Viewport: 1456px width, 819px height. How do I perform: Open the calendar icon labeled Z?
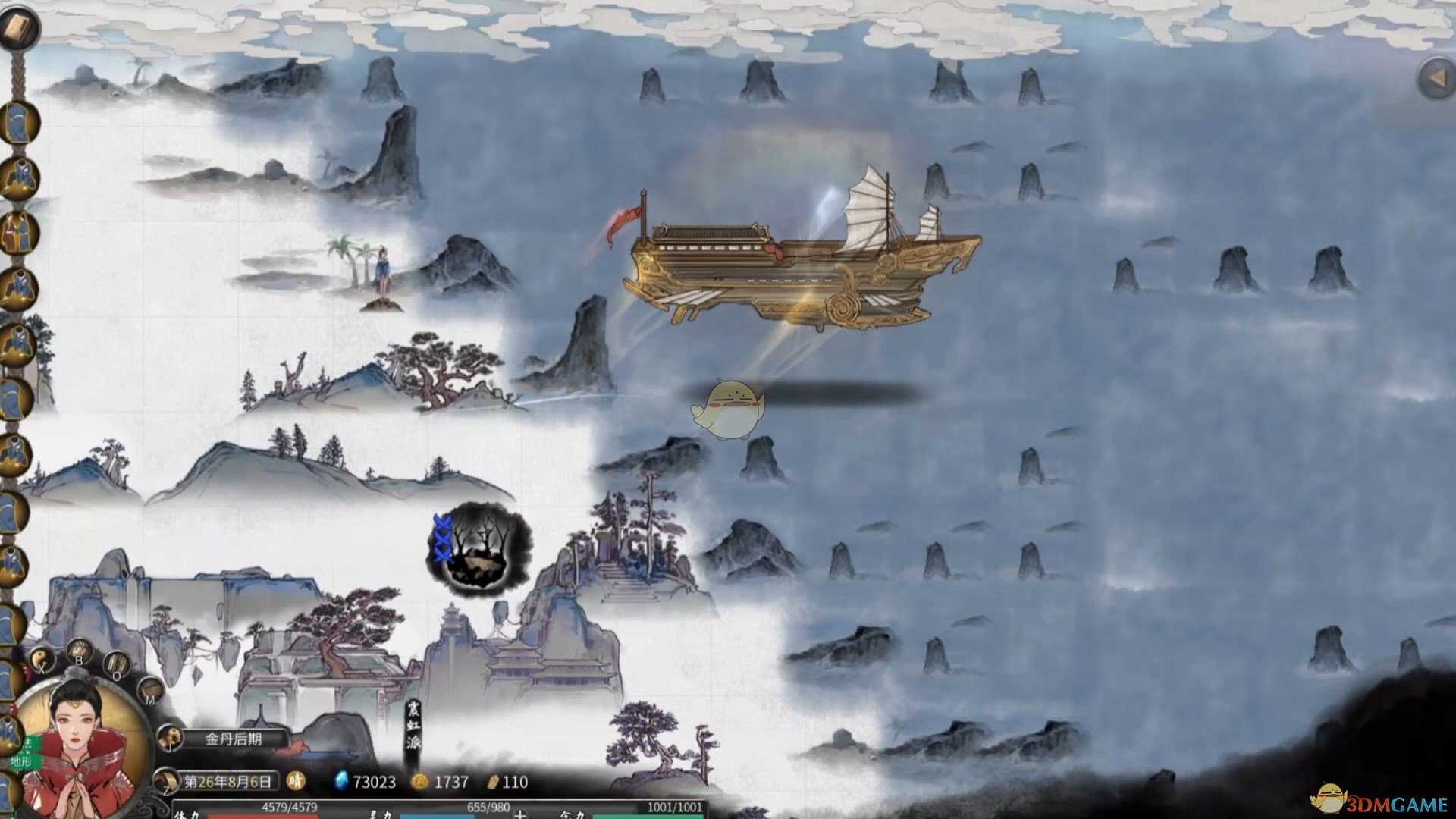[165, 780]
